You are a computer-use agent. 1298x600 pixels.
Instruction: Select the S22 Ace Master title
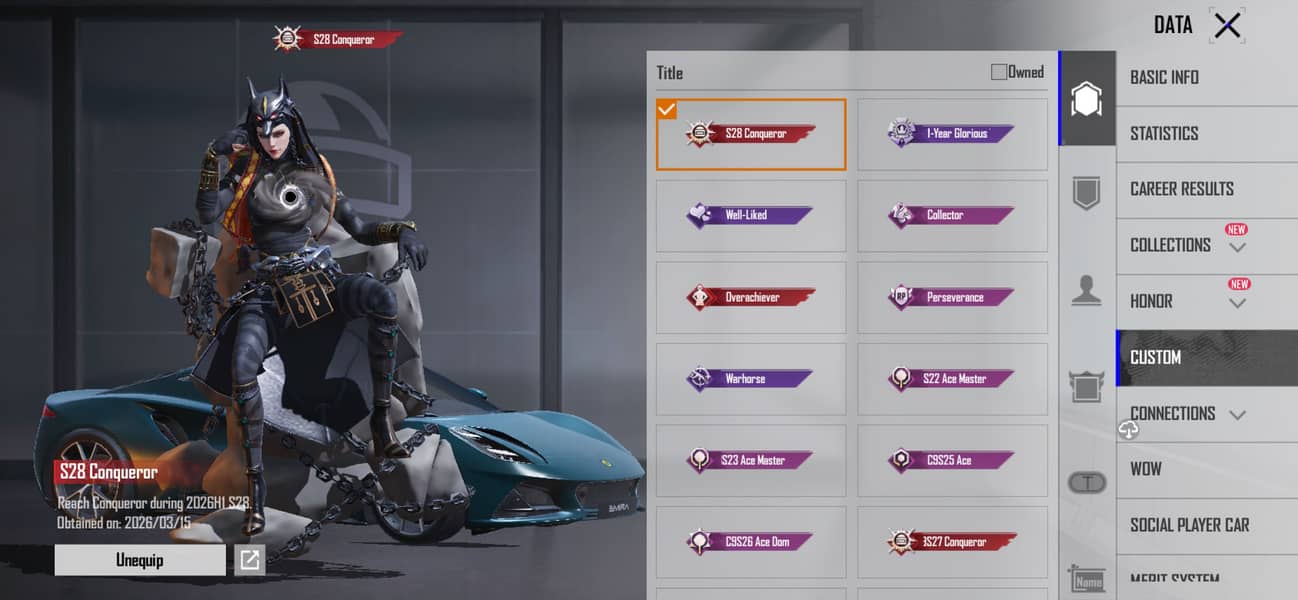pos(952,379)
